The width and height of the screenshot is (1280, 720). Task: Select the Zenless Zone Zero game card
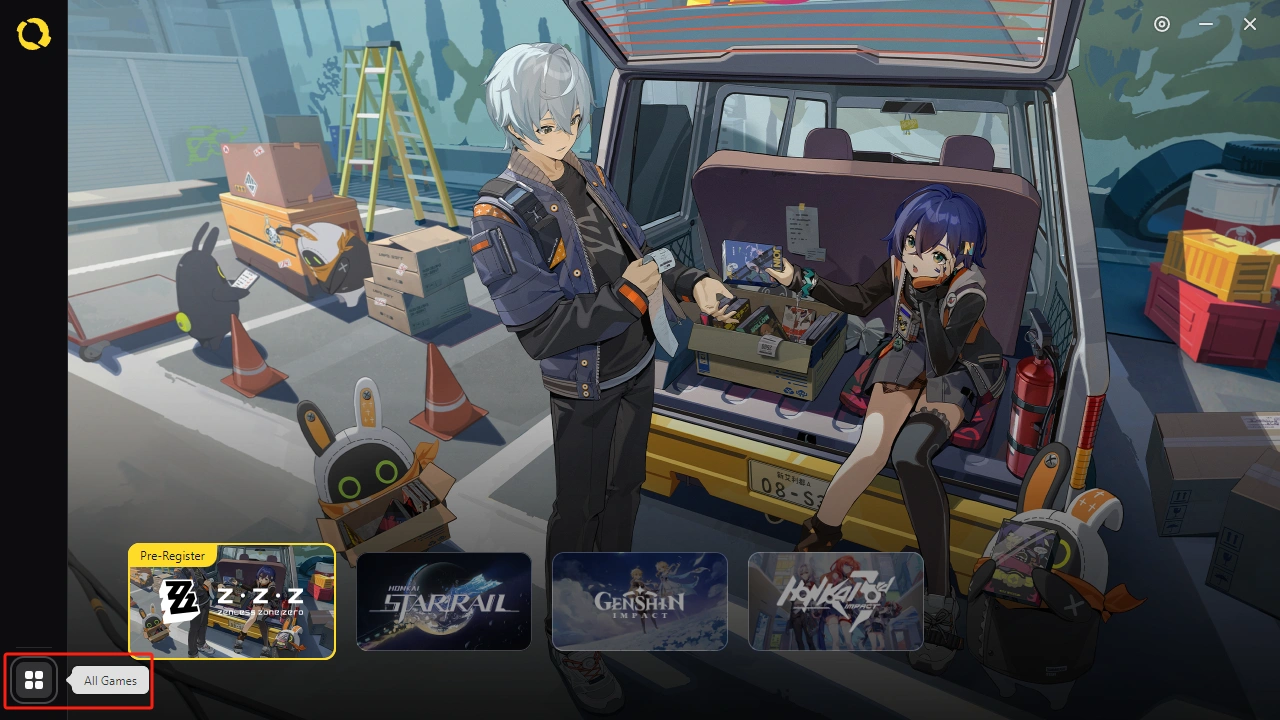[x=232, y=602]
